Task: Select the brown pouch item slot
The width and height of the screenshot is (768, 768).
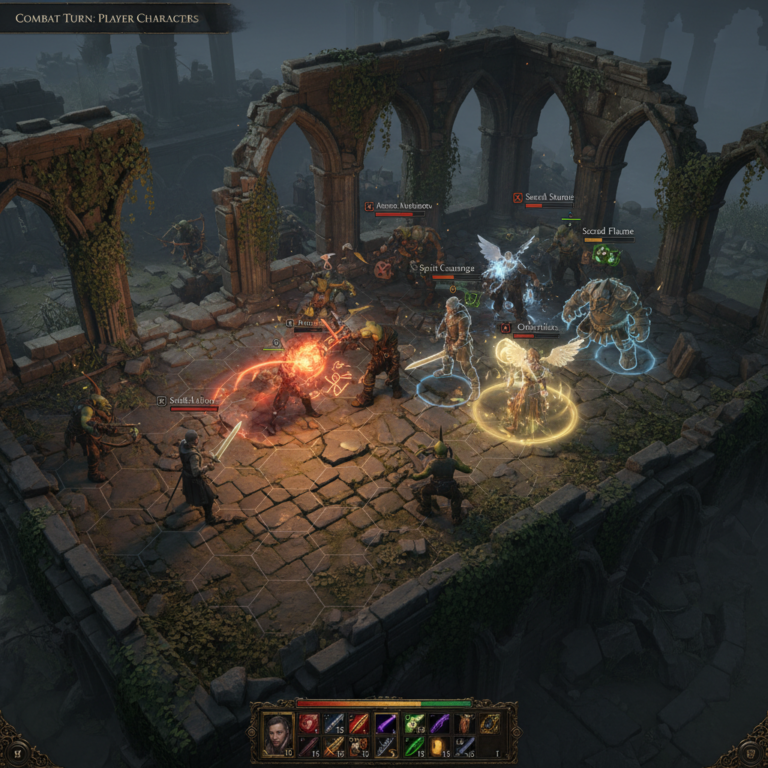Action: (464, 724)
